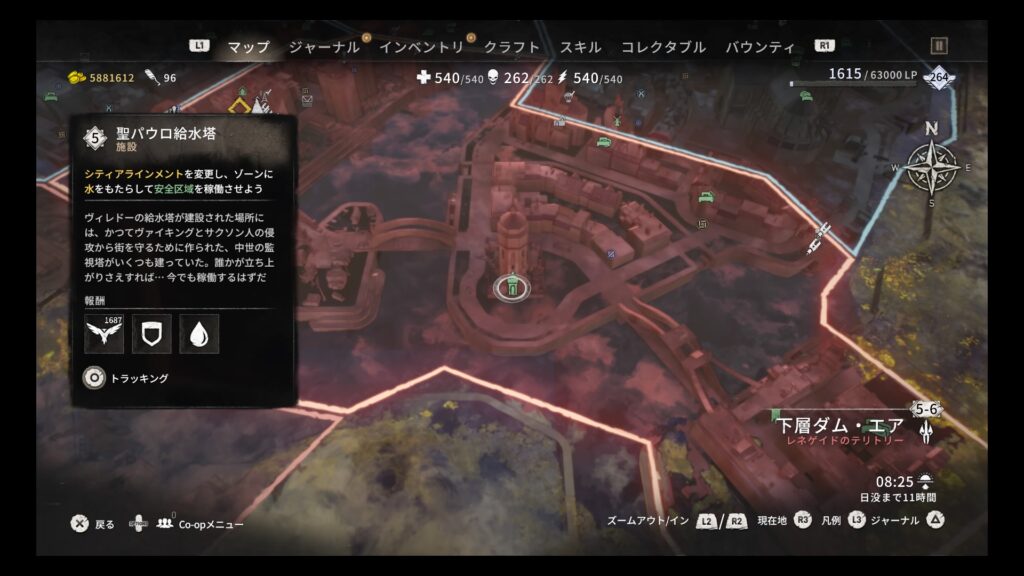Select the shield reward icon
This screenshot has width=1024, height=576.
152,334
